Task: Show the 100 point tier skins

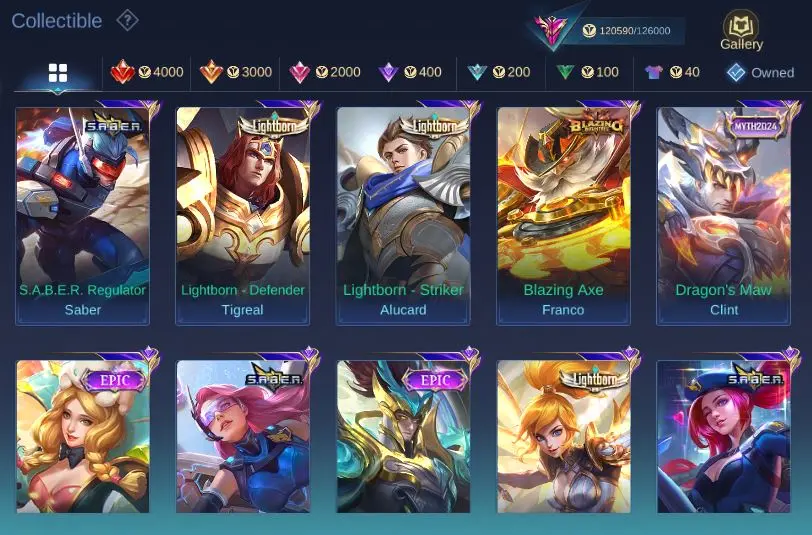Action: 587,72
